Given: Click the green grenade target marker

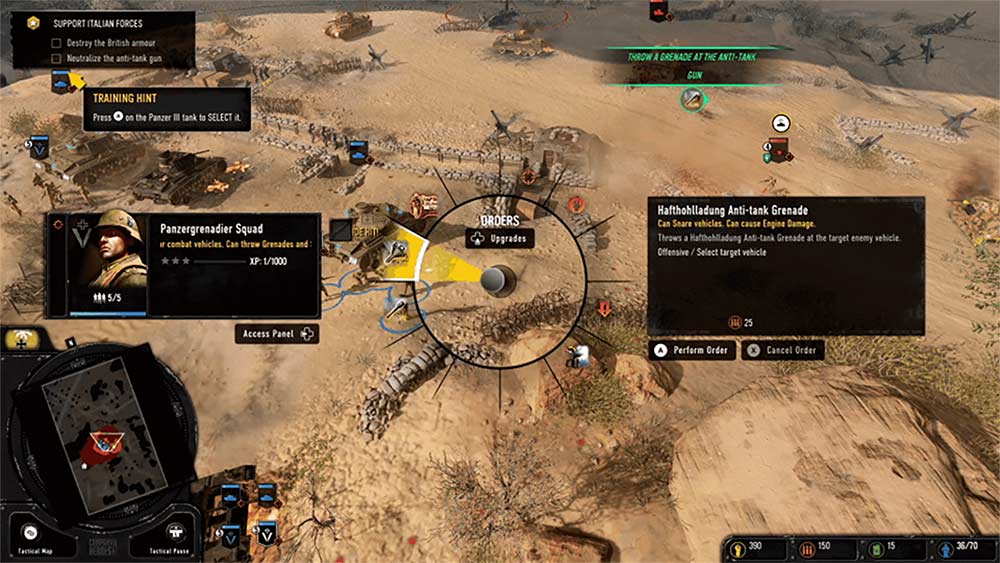Looking at the screenshot, I should pyautogui.click(x=691, y=98).
